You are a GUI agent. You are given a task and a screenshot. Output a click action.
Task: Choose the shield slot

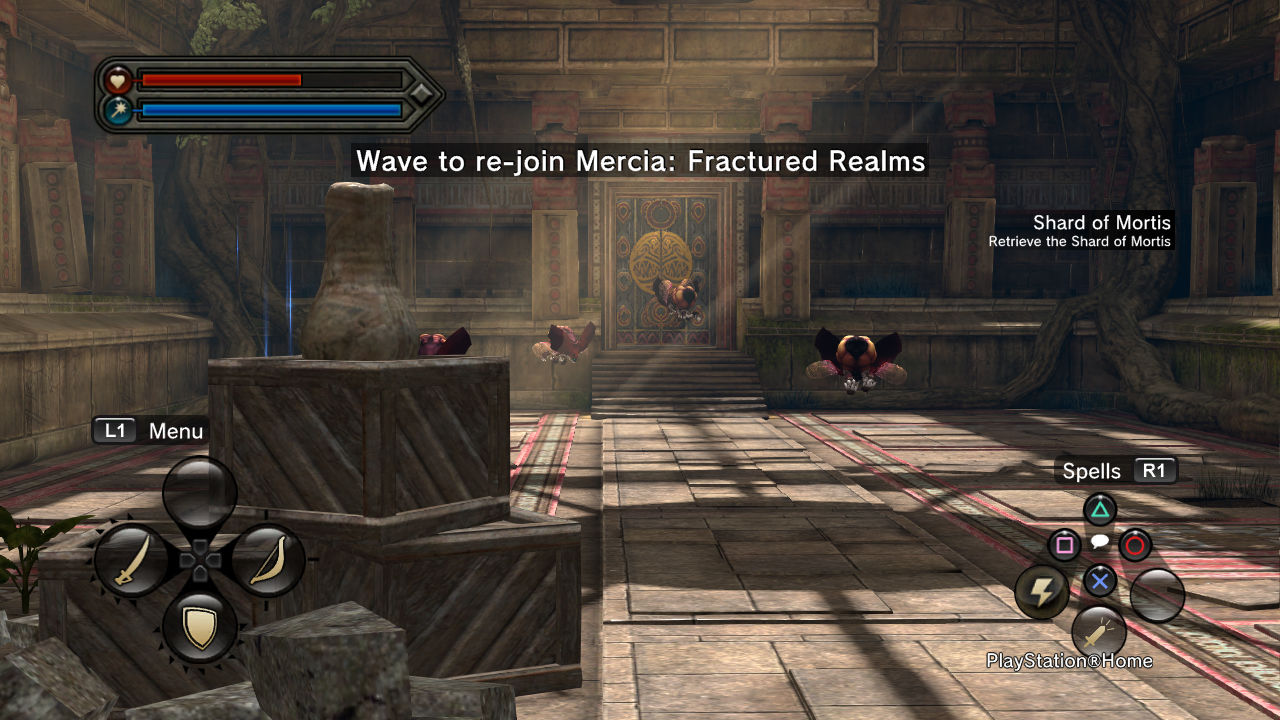(200, 628)
